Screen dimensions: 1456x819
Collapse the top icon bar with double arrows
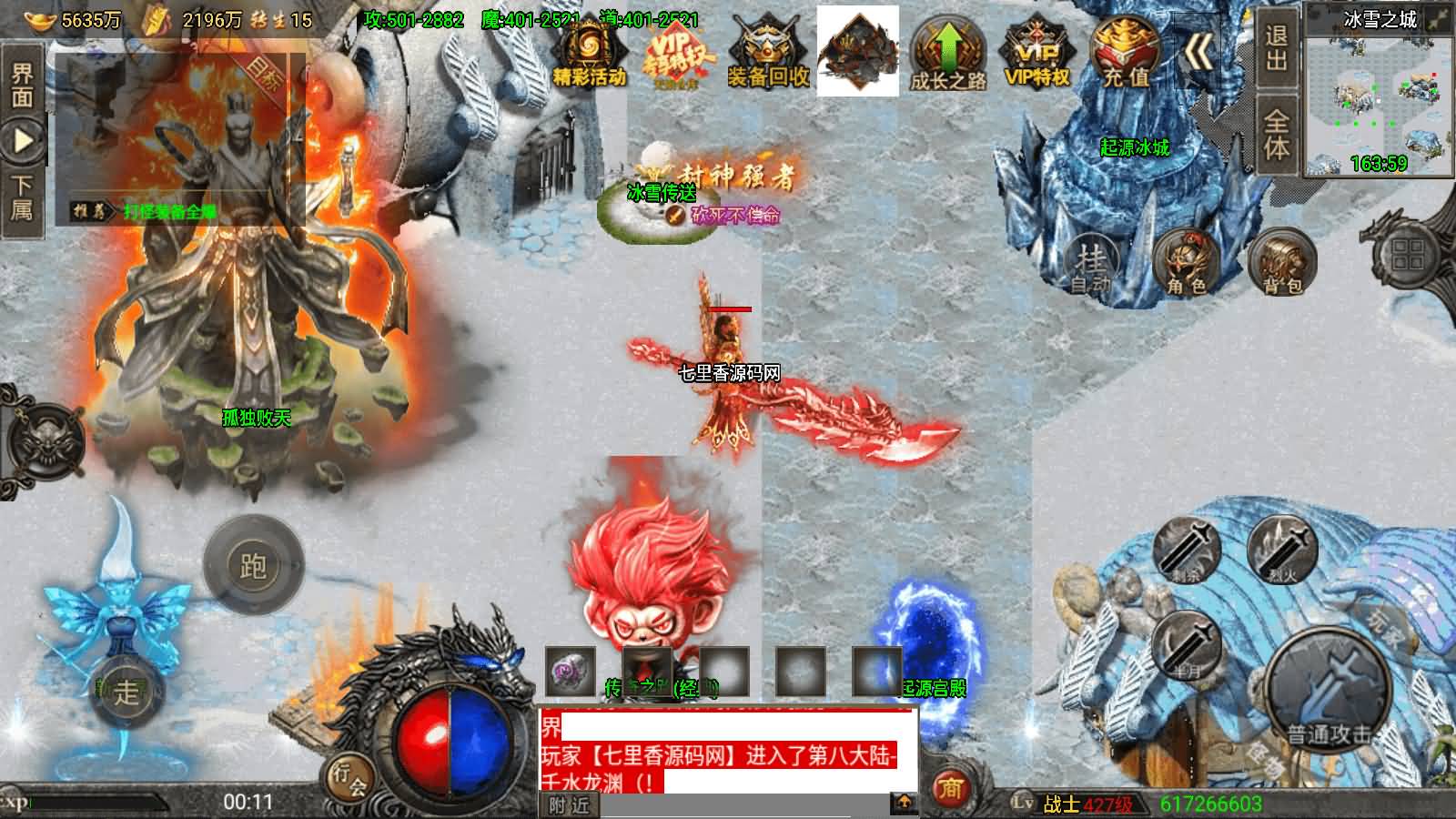click(x=1199, y=55)
